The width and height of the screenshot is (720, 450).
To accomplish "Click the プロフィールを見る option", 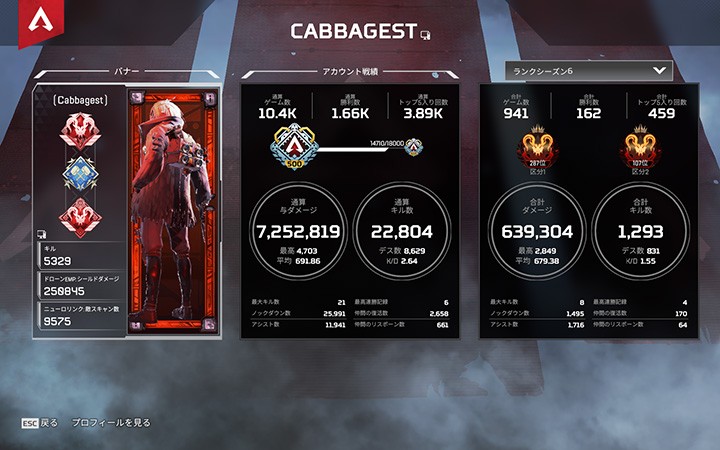I will (111, 423).
